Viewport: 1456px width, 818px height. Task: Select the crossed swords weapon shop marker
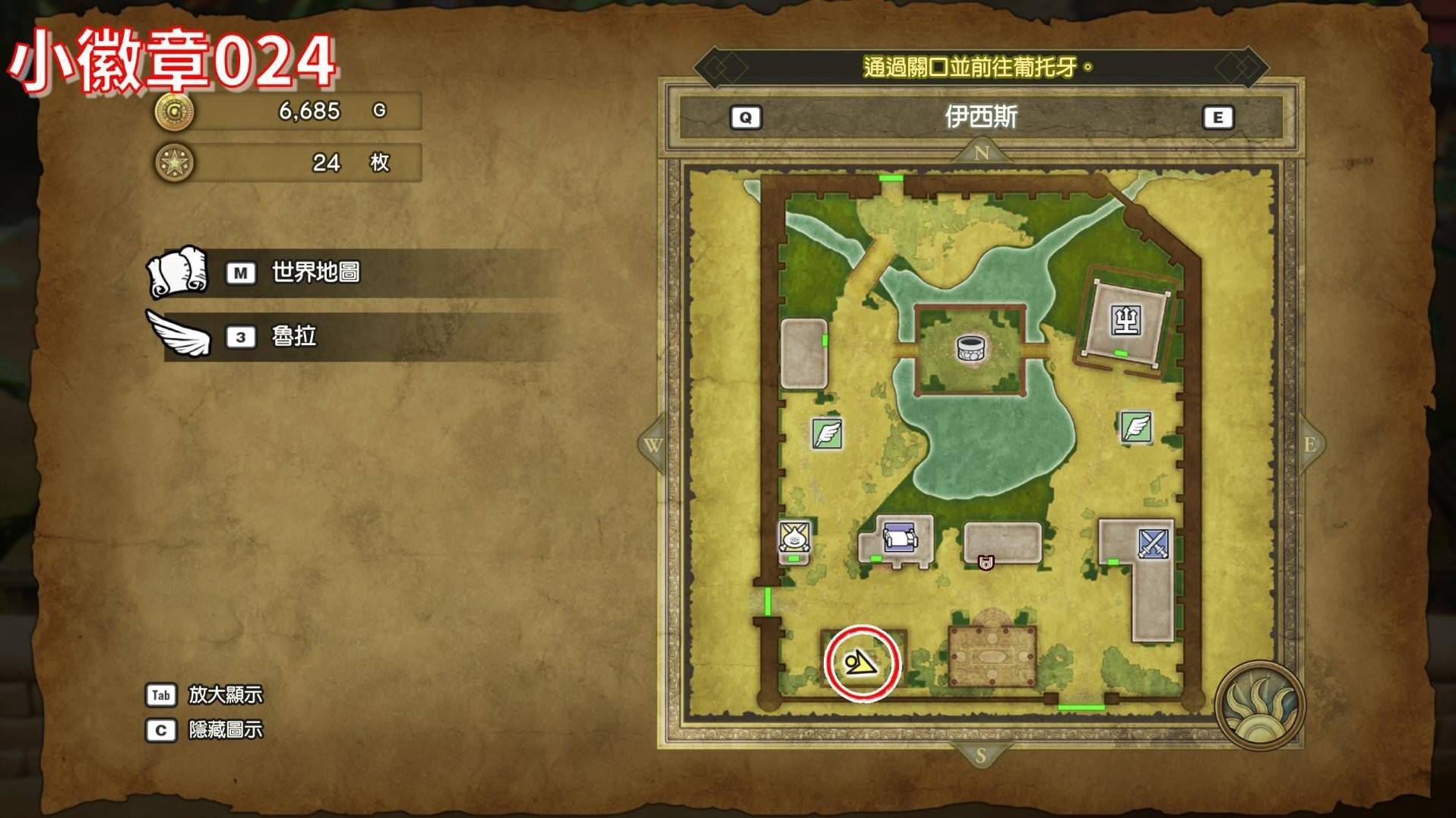pos(1153,544)
